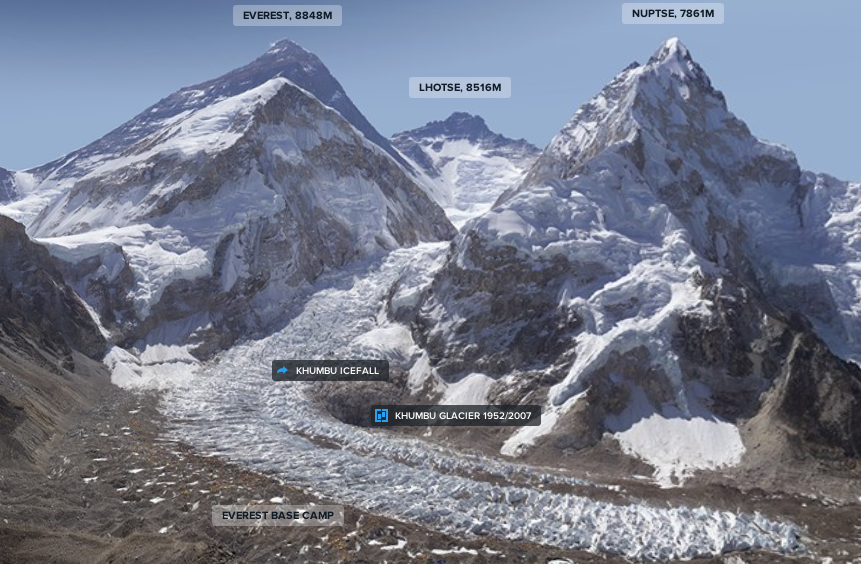Select the Everest, 8848M peak label
Screen dimensions: 861x564
[x=287, y=16]
